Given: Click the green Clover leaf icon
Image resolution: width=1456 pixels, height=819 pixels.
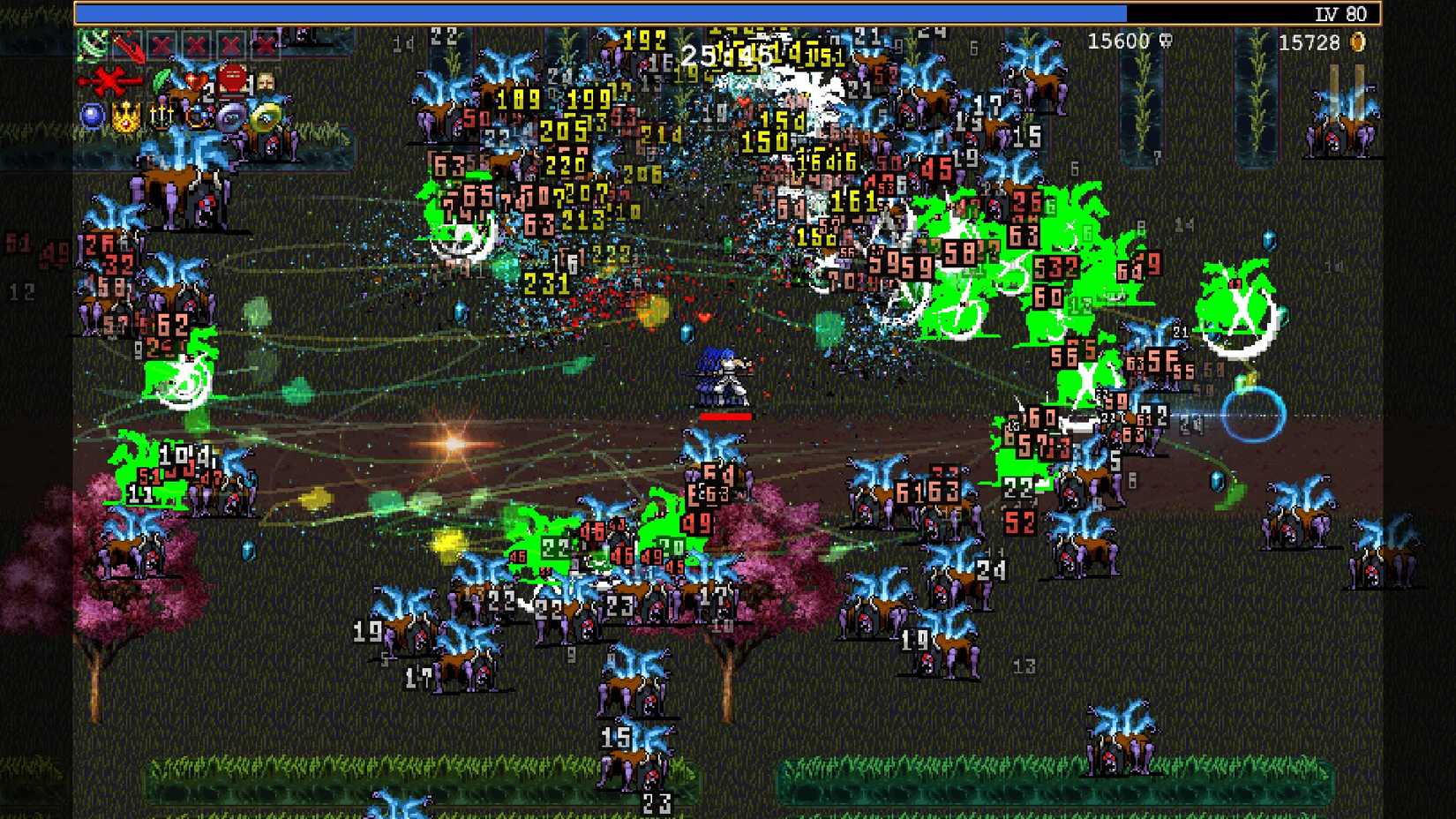Looking at the screenshot, I should pyautogui.click(x=161, y=78).
